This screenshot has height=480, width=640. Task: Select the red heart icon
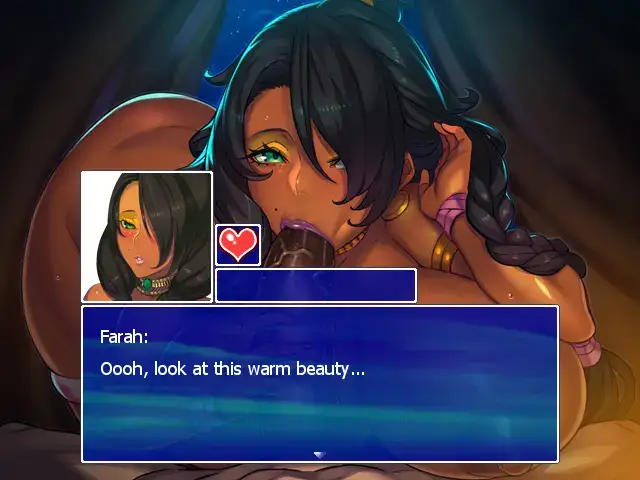click(x=238, y=245)
